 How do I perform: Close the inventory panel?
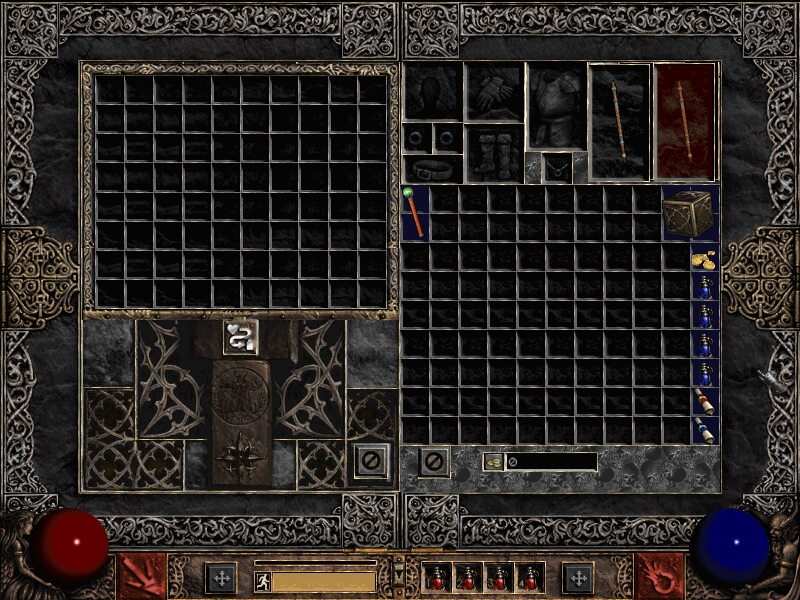coord(433,462)
